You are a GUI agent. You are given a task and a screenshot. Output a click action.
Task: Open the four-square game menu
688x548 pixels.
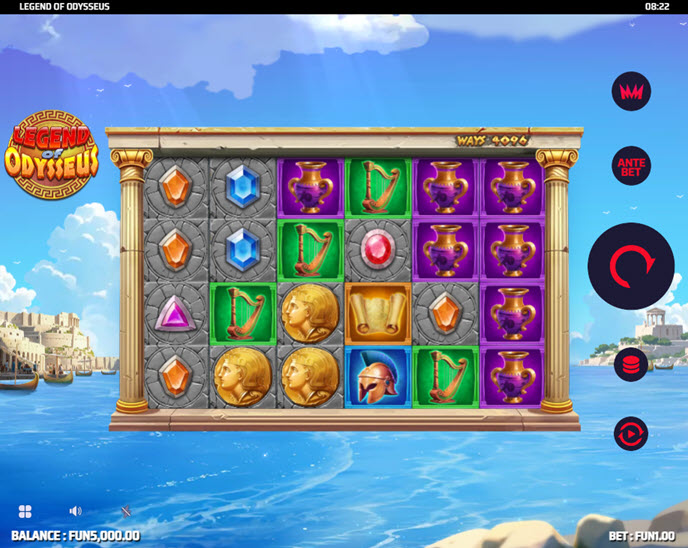[x=25, y=512]
